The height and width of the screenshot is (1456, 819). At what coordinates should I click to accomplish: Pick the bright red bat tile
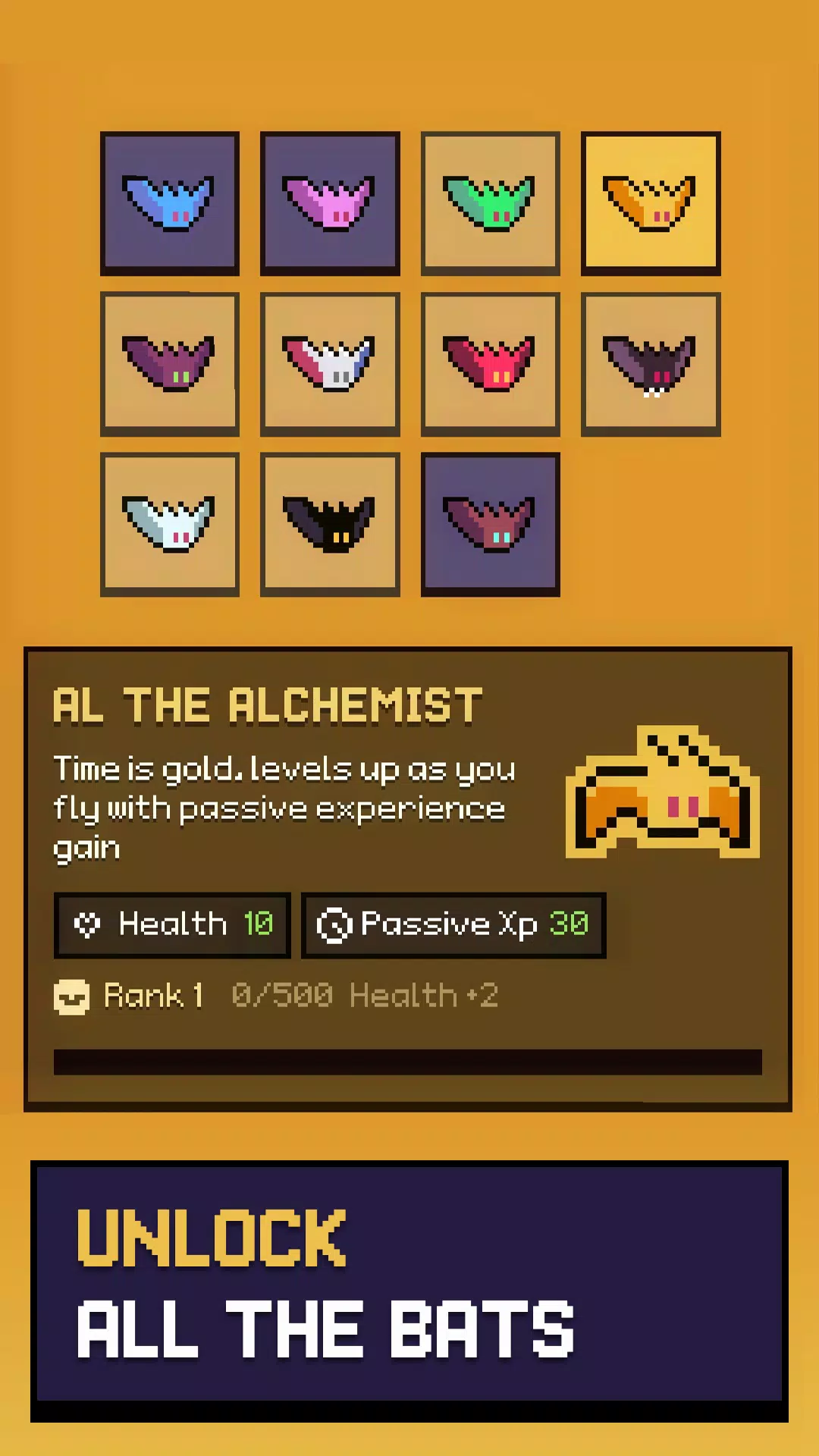(x=491, y=364)
